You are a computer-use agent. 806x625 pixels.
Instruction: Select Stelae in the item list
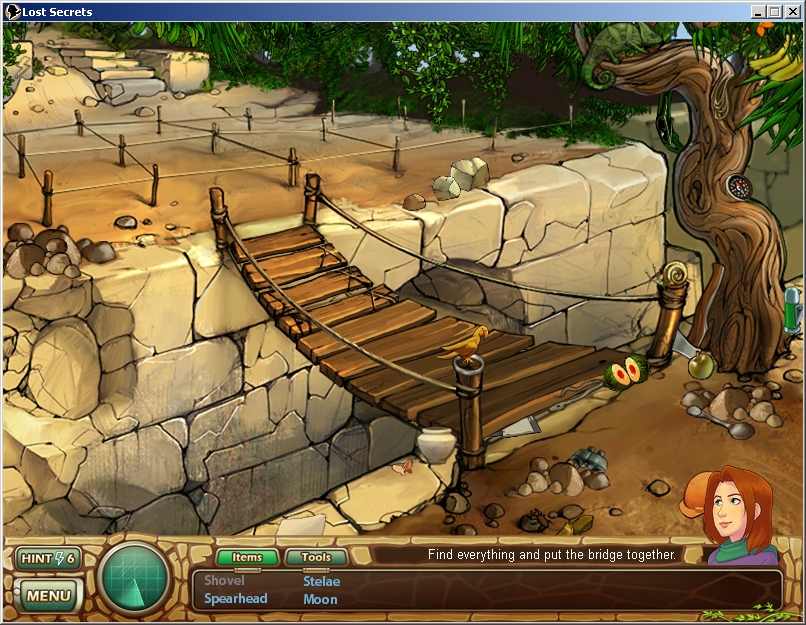click(x=321, y=581)
